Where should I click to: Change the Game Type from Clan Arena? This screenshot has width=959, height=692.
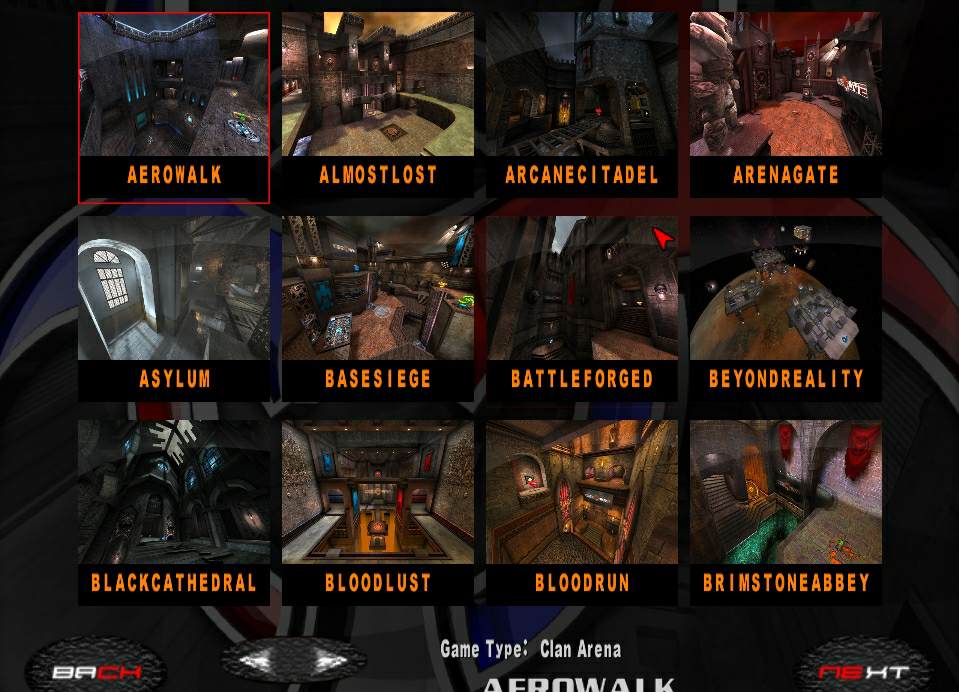tap(580, 650)
